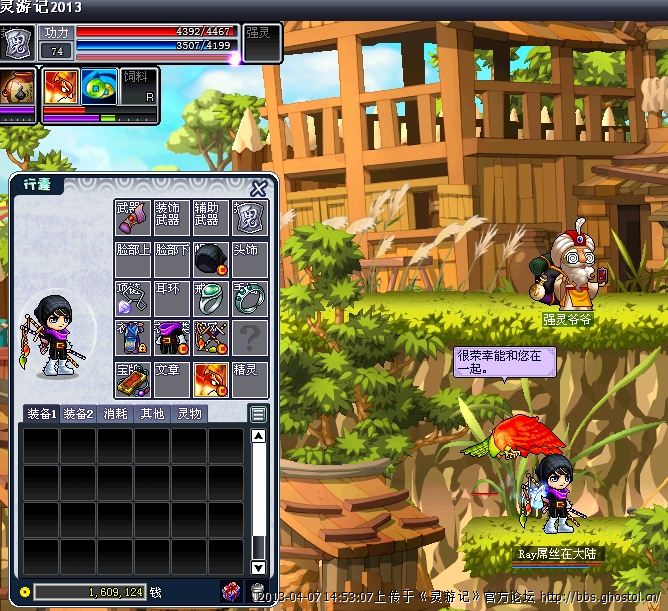Open the 强灵 panel slot
The width and height of the screenshot is (668, 611).
click(263, 45)
